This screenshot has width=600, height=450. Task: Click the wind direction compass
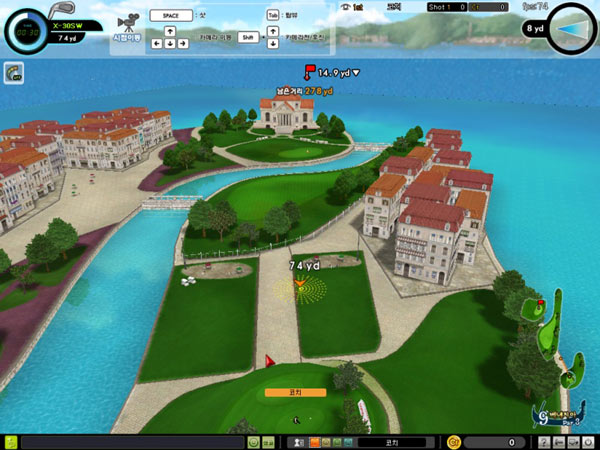coord(573,27)
